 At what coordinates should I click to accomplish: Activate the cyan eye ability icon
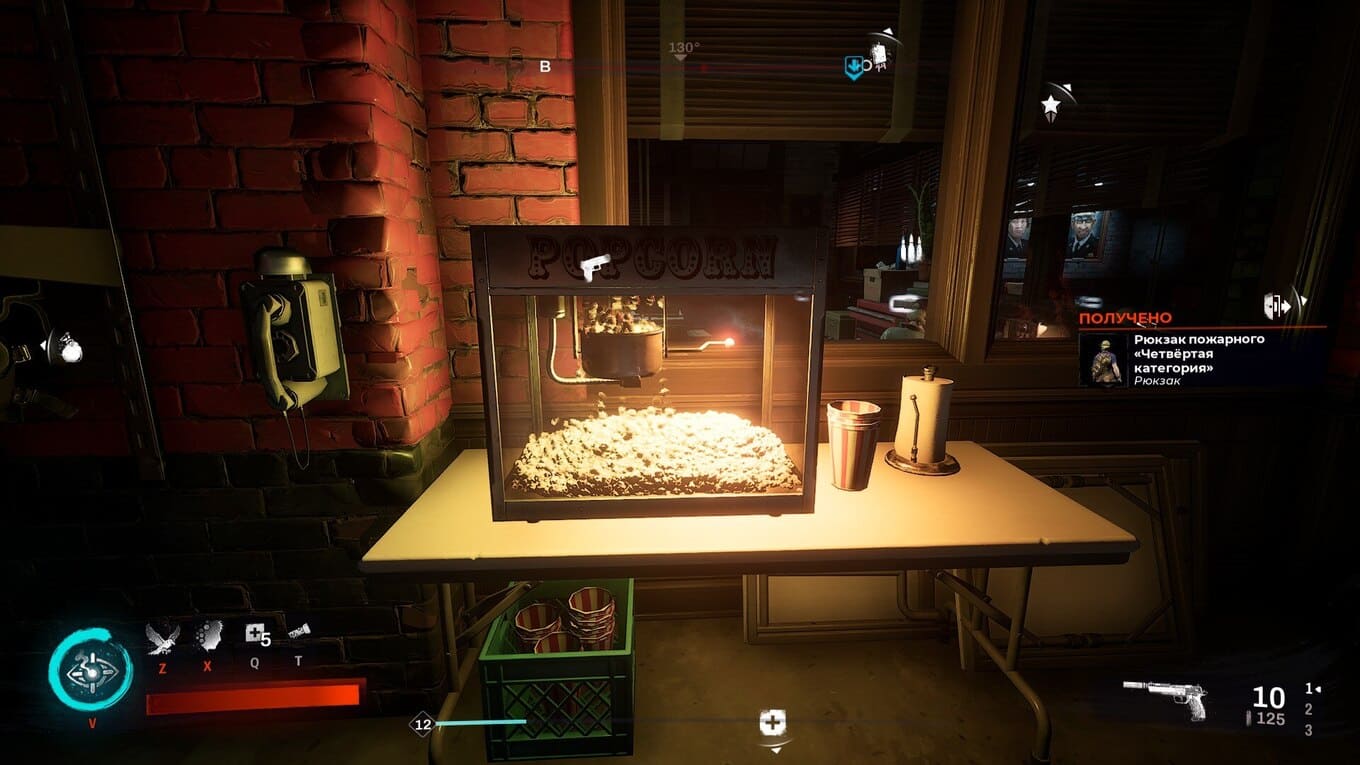90,671
